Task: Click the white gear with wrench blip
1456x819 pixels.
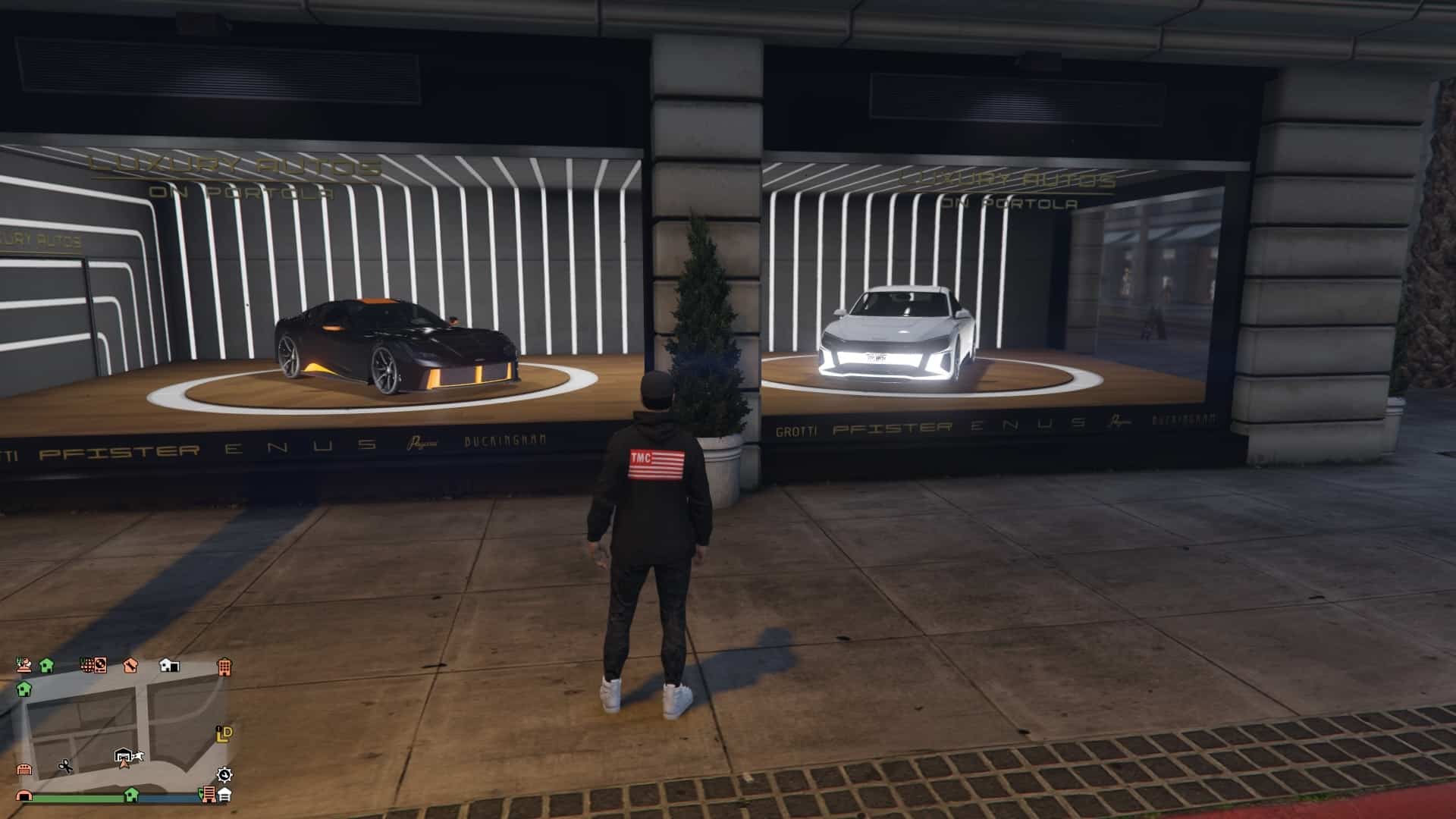Action: pyautogui.click(x=224, y=774)
